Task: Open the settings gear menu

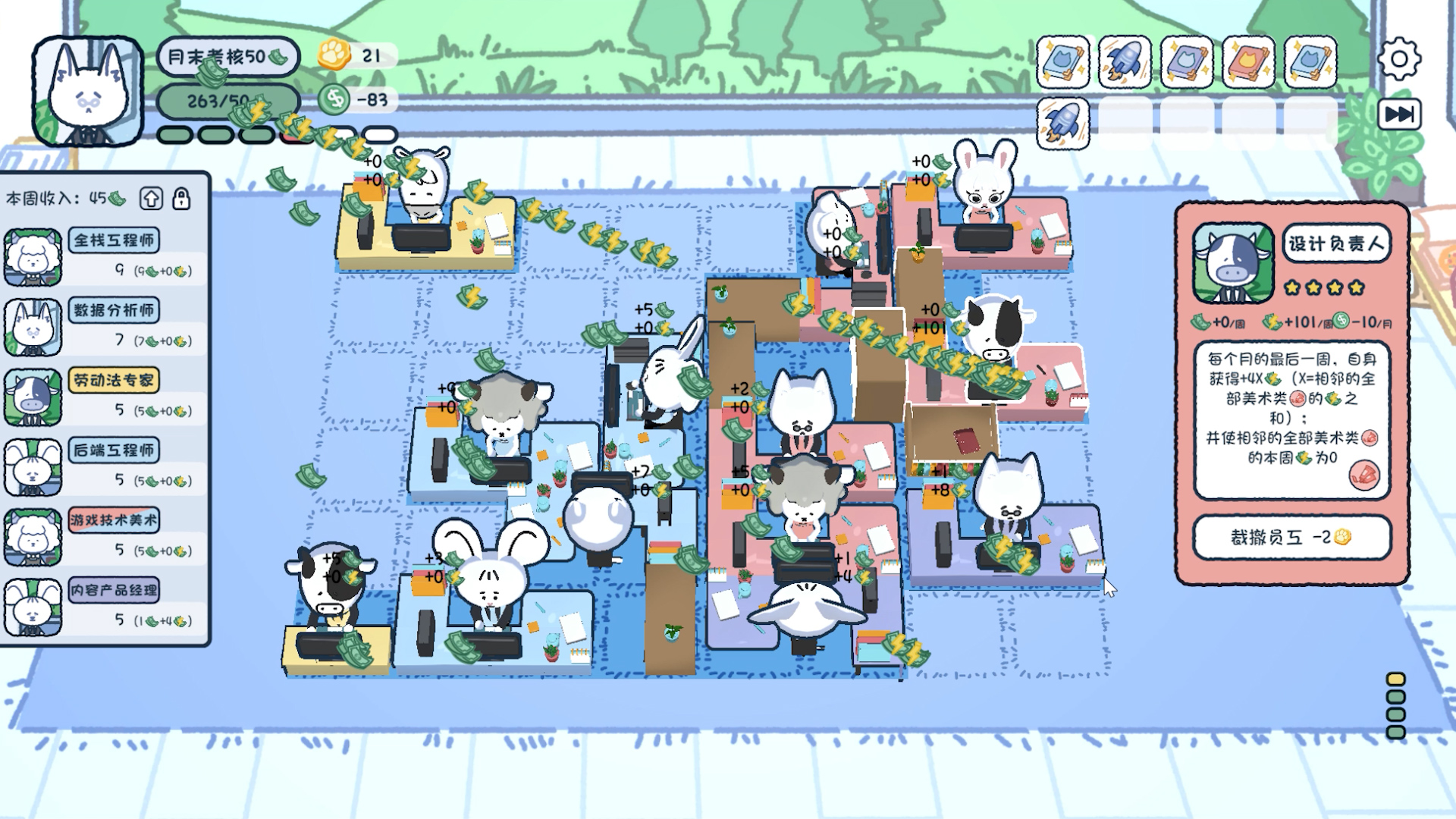Action: click(x=1399, y=58)
